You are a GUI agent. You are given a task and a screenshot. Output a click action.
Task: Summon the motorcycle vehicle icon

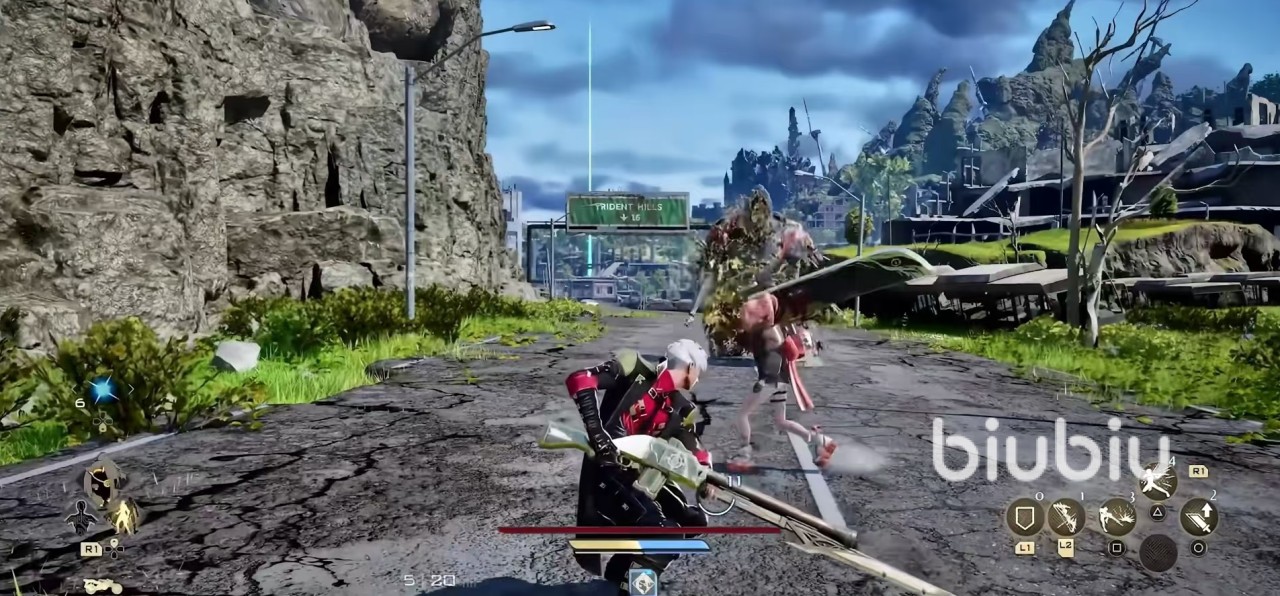[x=102, y=586]
